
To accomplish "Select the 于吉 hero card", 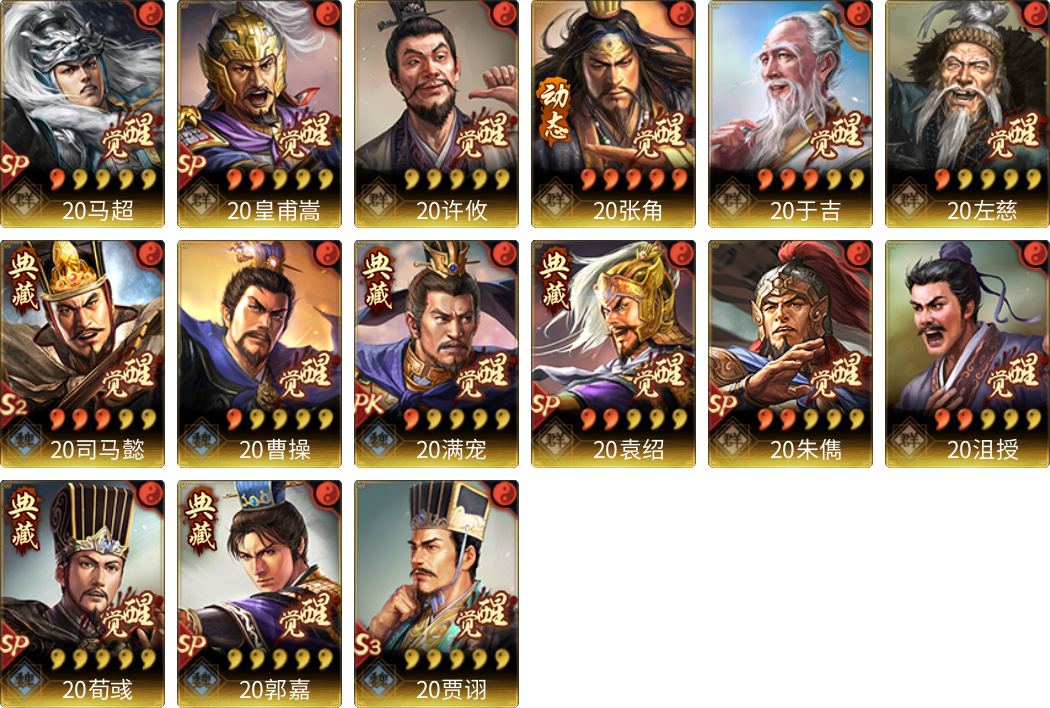I will click(790, 113).
